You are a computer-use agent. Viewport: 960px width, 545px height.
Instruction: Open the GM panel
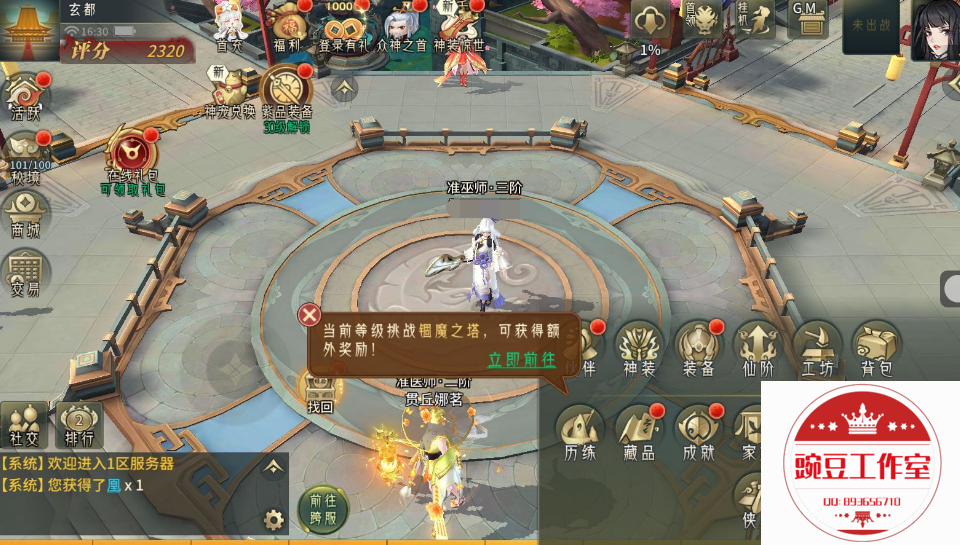pos(805,22)
